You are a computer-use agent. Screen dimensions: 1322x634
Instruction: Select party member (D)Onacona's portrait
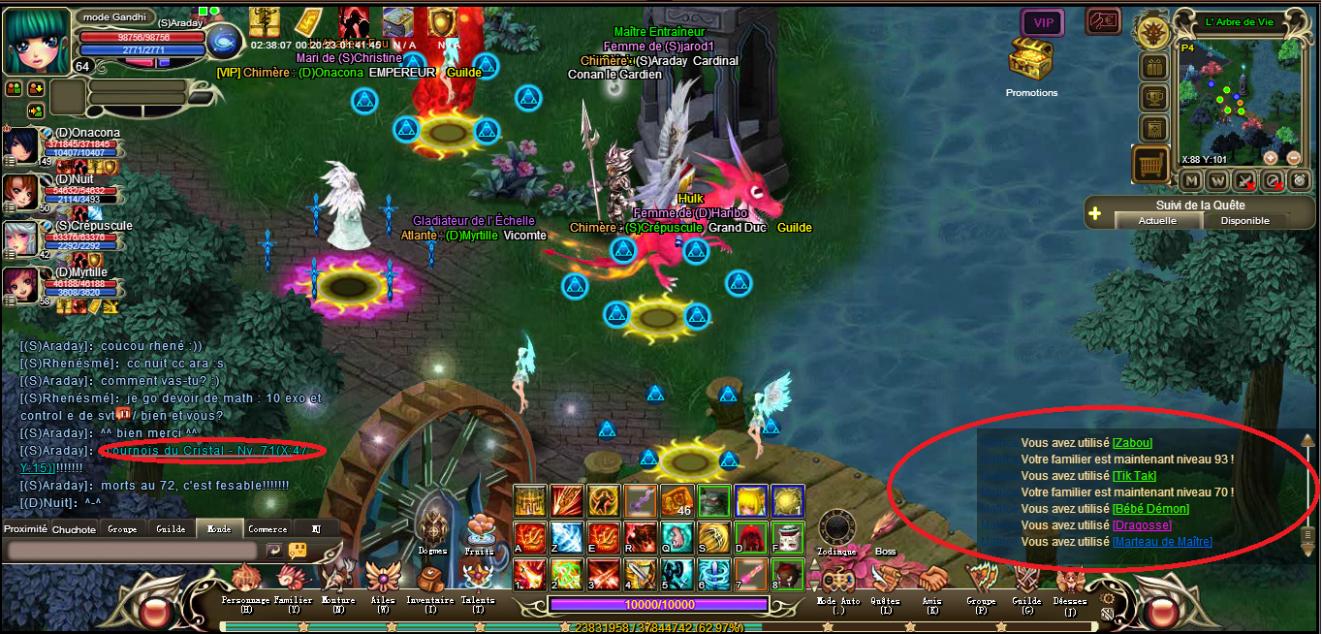(21, 146)
